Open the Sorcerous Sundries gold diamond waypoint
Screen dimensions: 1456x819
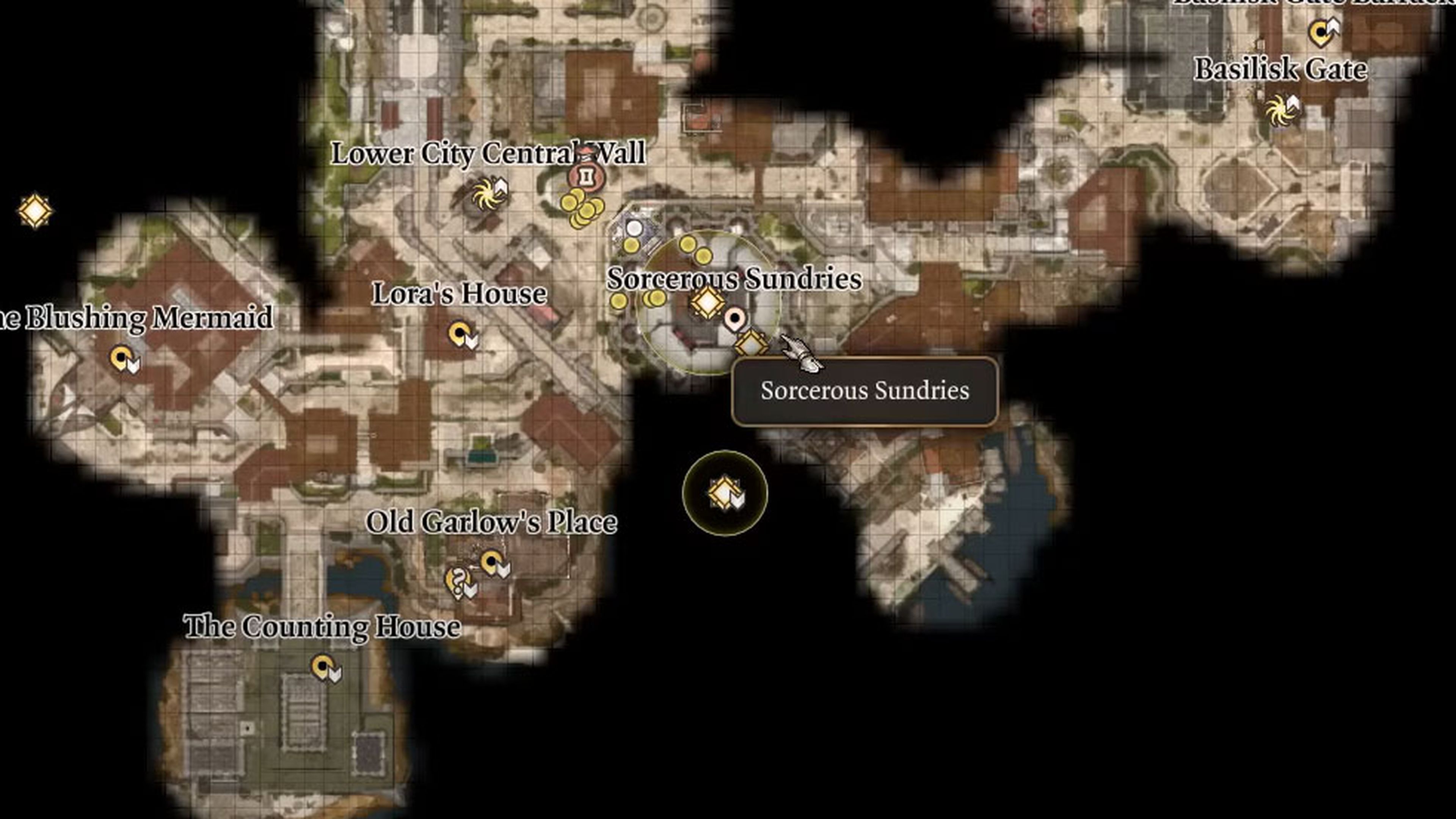708,303
